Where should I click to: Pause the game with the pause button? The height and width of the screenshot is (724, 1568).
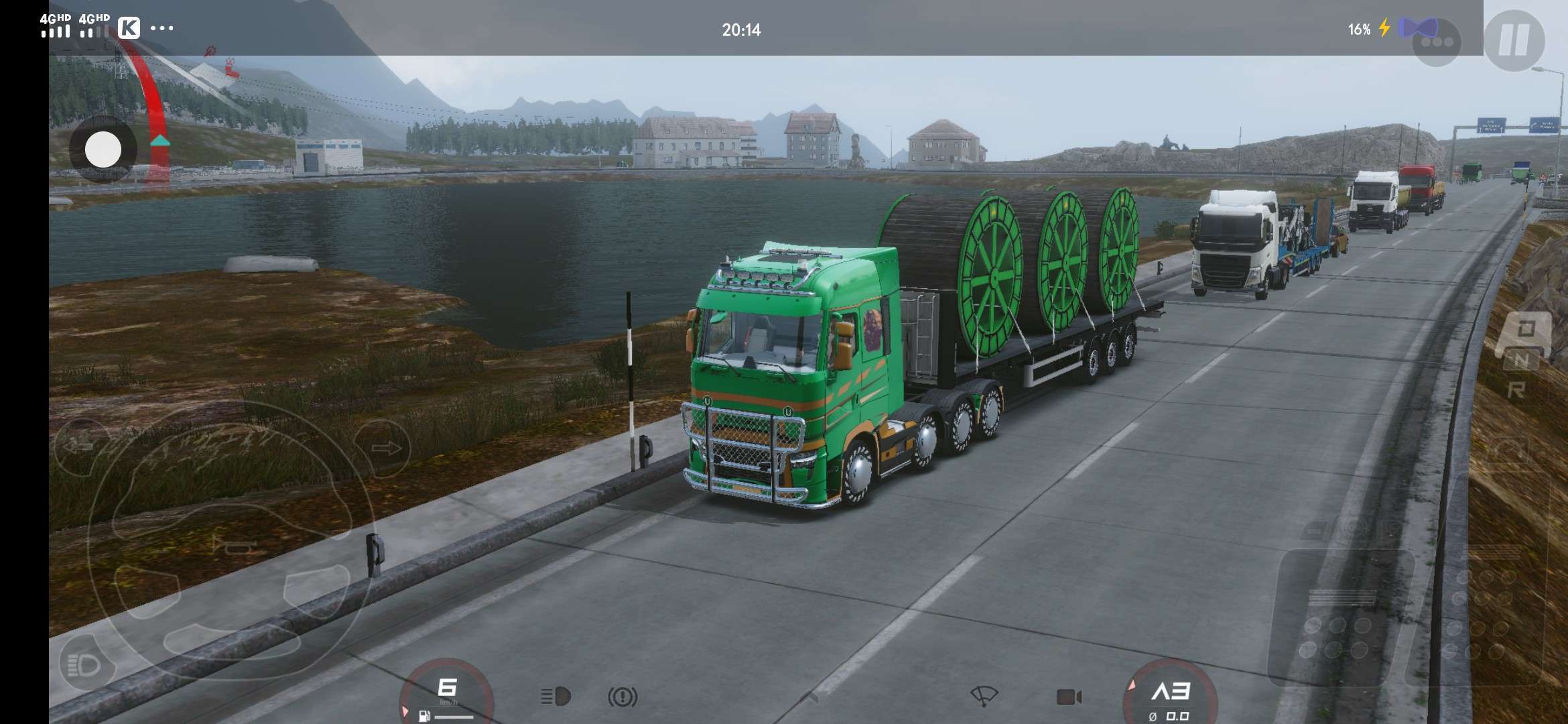click(x=1514, y=40)
